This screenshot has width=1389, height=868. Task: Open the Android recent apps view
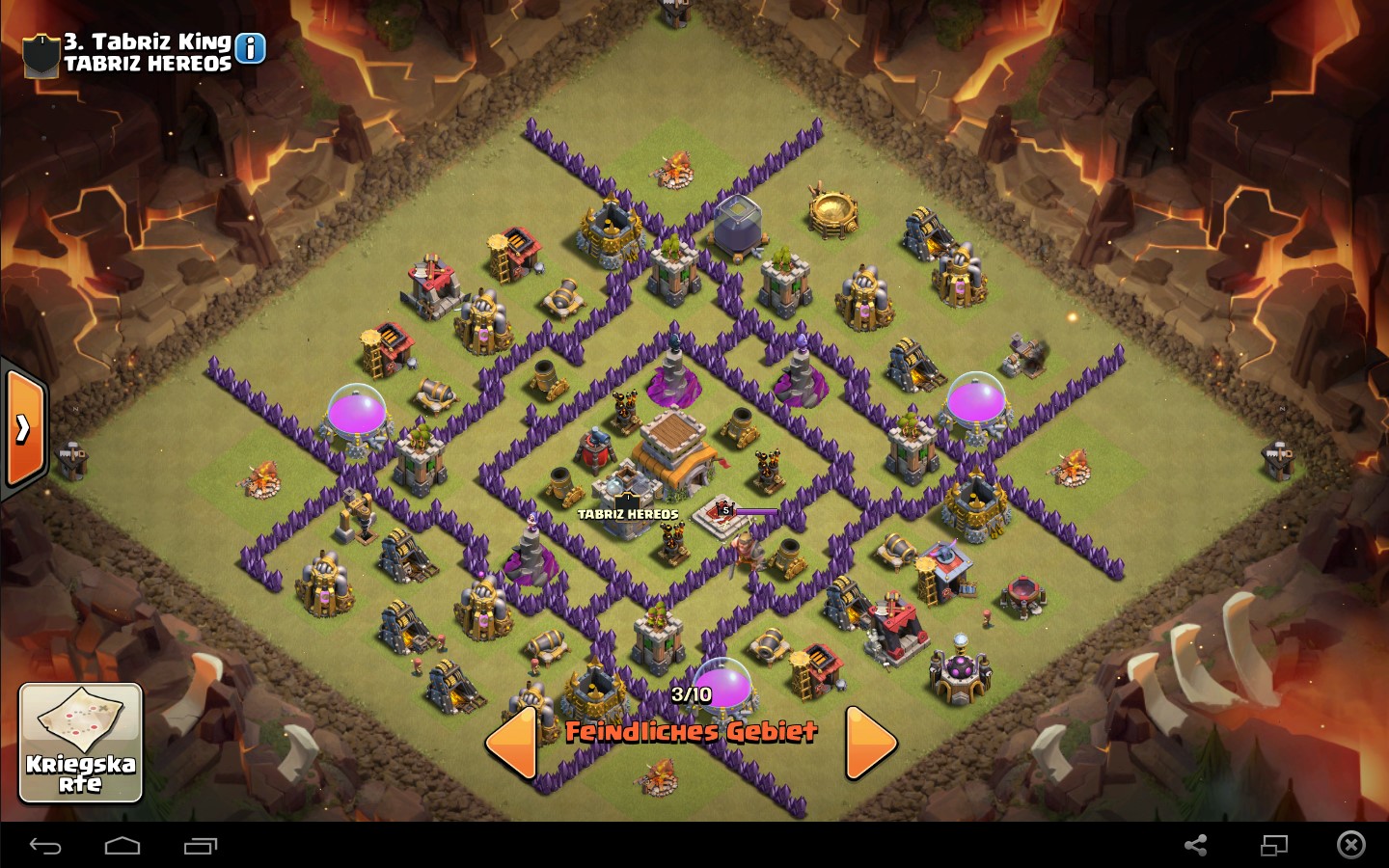[201, 846]
